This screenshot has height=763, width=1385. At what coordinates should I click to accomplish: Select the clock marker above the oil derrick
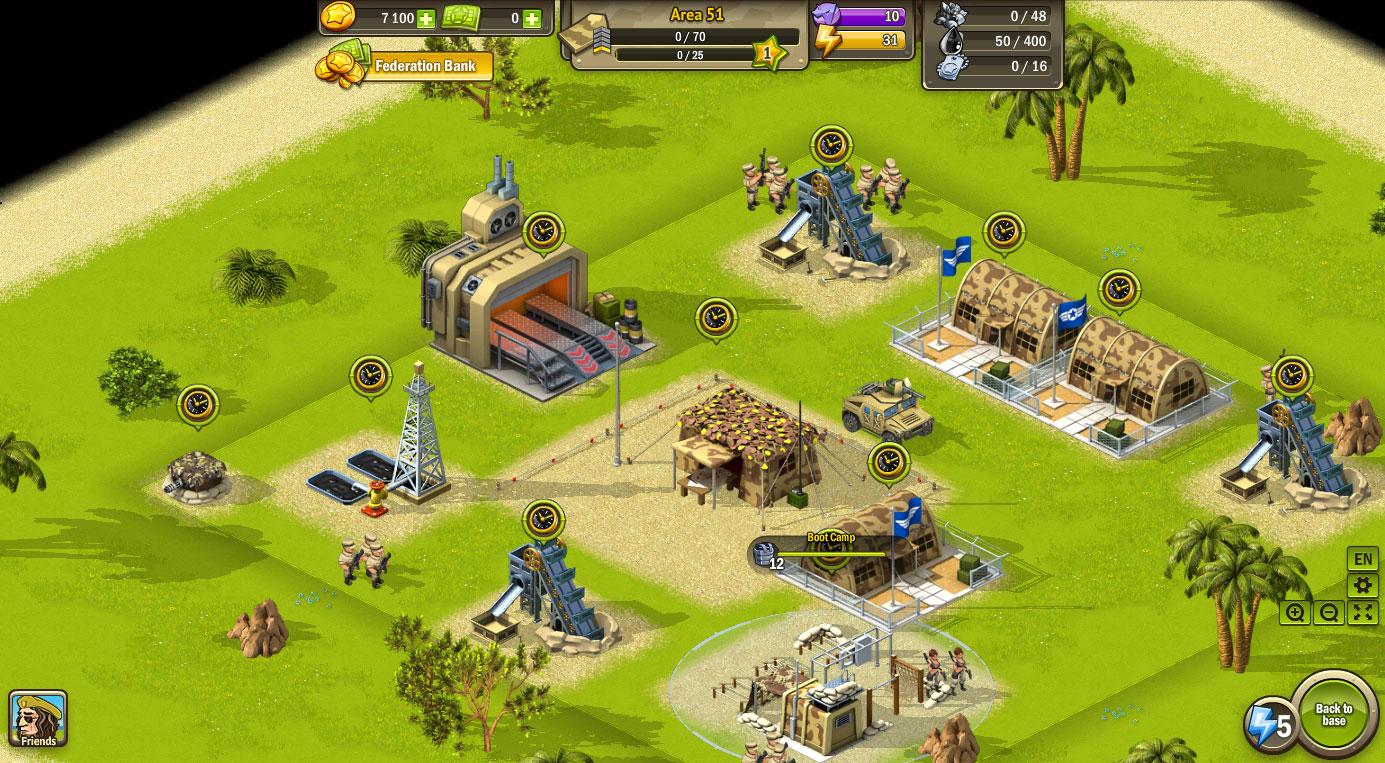tap(370, 376)
